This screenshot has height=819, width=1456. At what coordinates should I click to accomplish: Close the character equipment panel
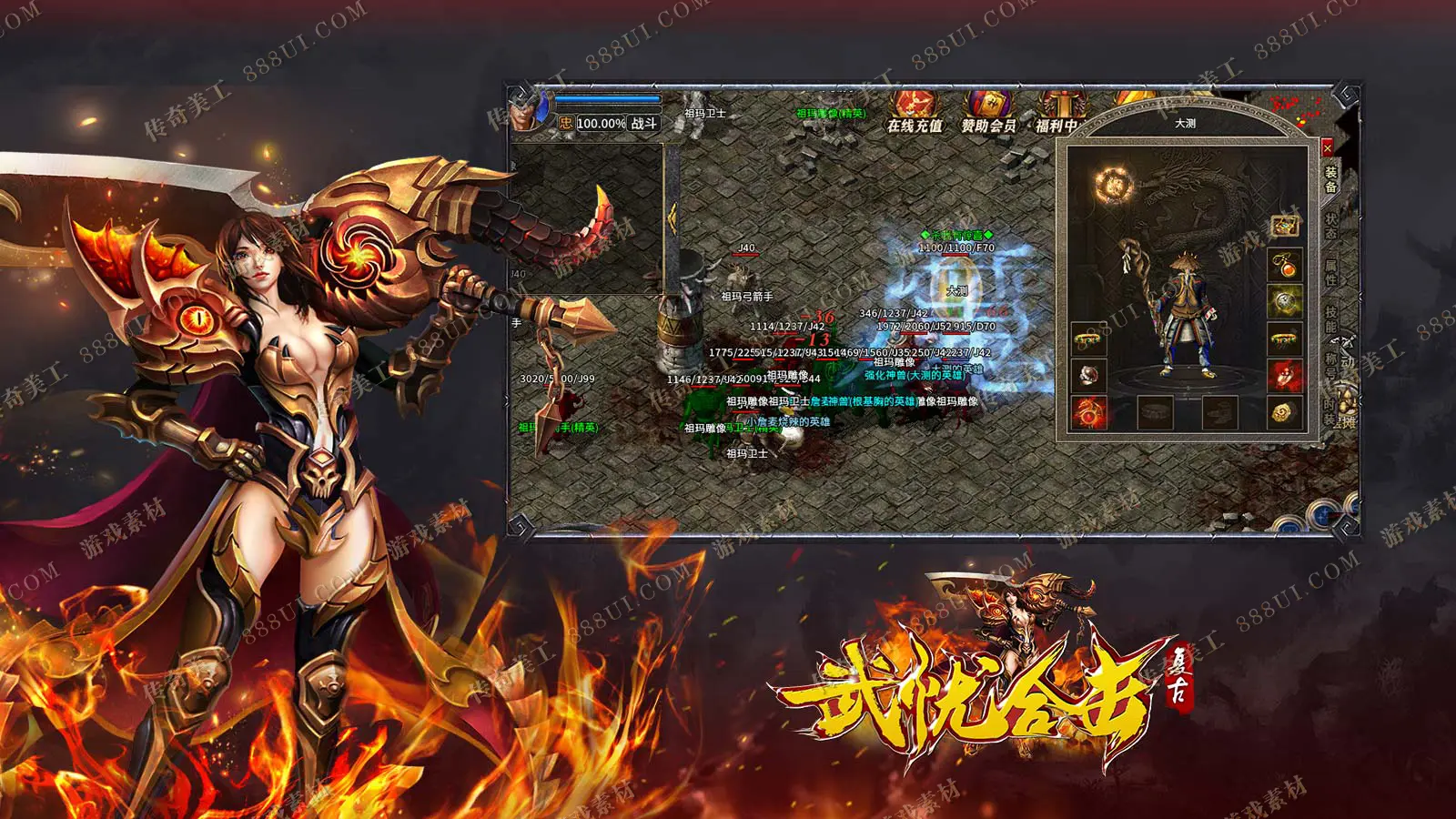coord(1327,147)
